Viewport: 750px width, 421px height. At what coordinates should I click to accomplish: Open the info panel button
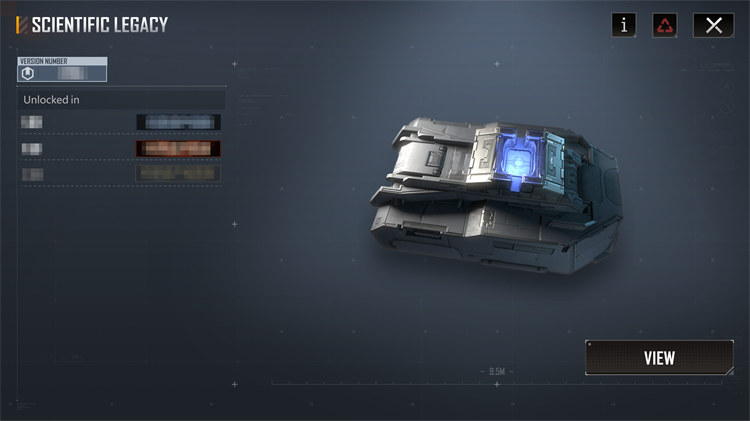[624, 25]
